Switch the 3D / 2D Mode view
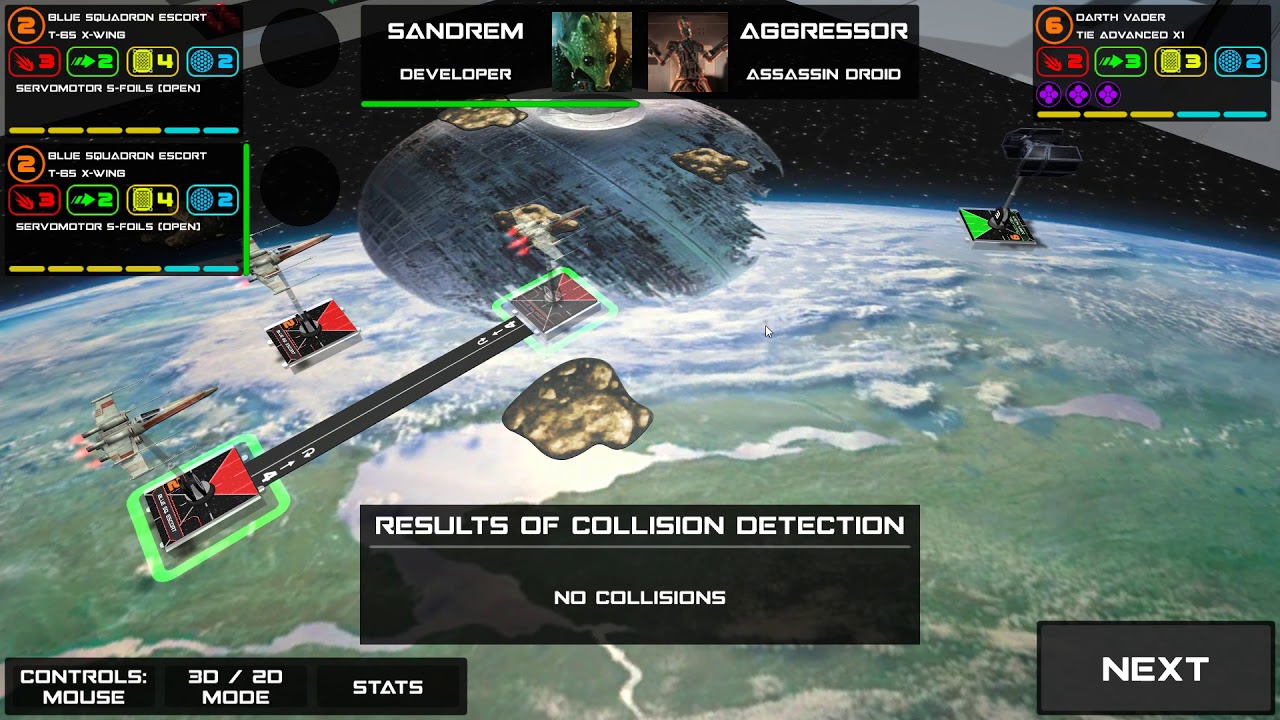Image resolution: width=1280 pixels, height=720 pixels. coord(236,687)
